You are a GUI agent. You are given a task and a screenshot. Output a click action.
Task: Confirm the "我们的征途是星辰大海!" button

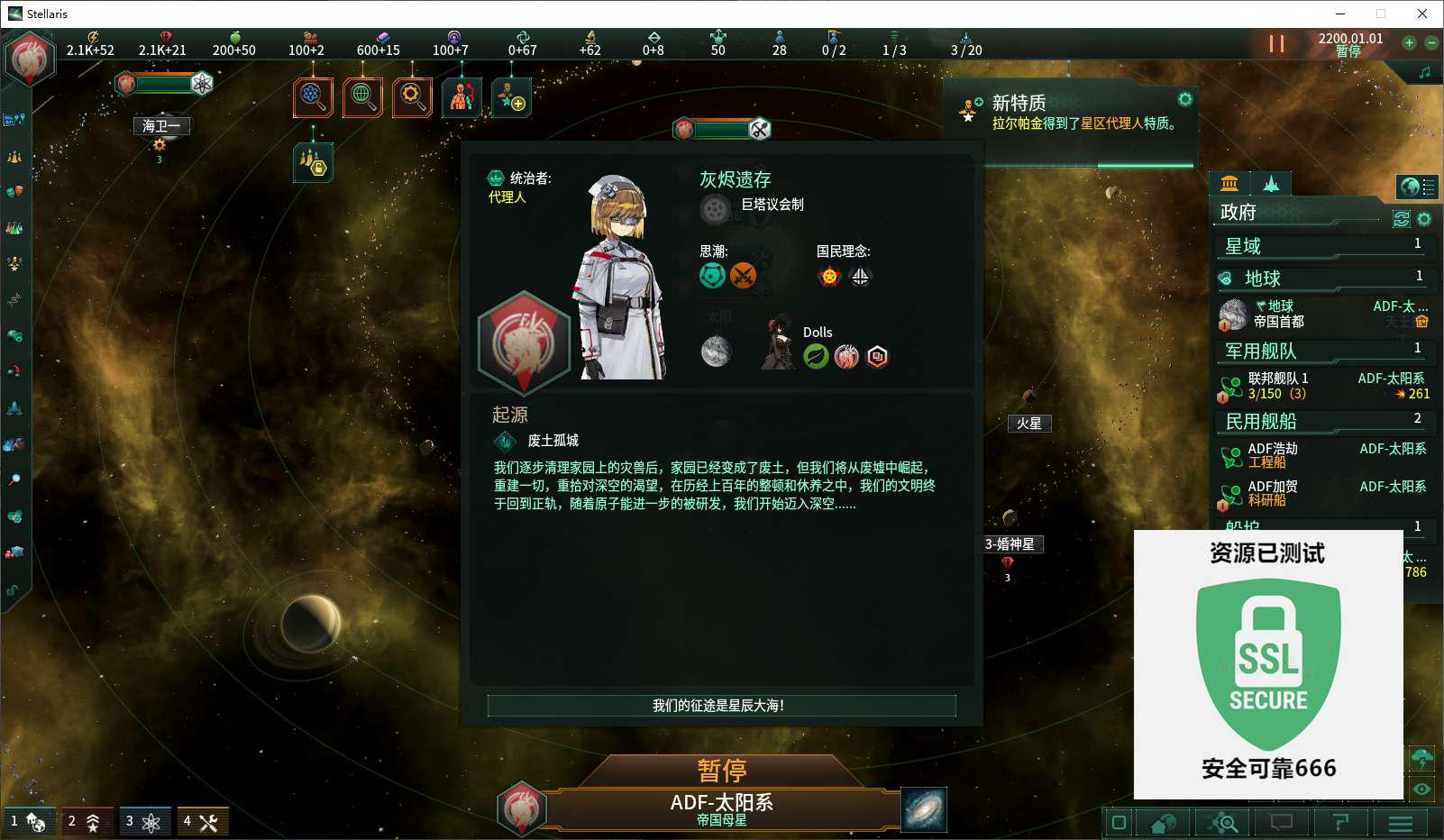pos(721,706)
